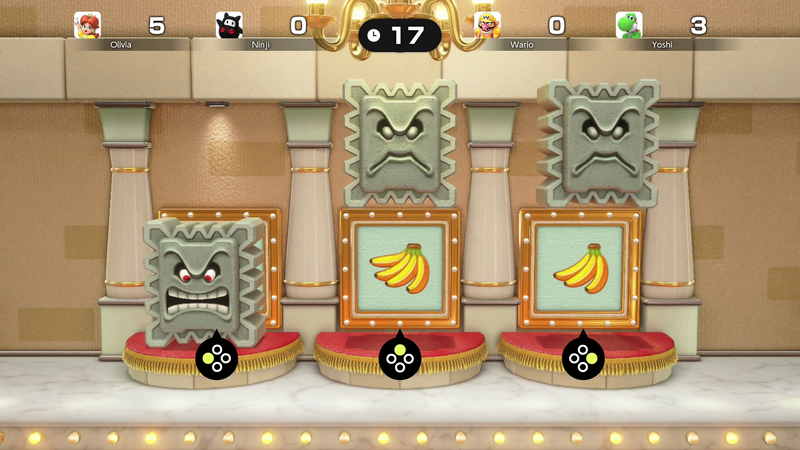Click the Ninji player portrait
Viewport: 800px width, 450px height.
point(230,25)
